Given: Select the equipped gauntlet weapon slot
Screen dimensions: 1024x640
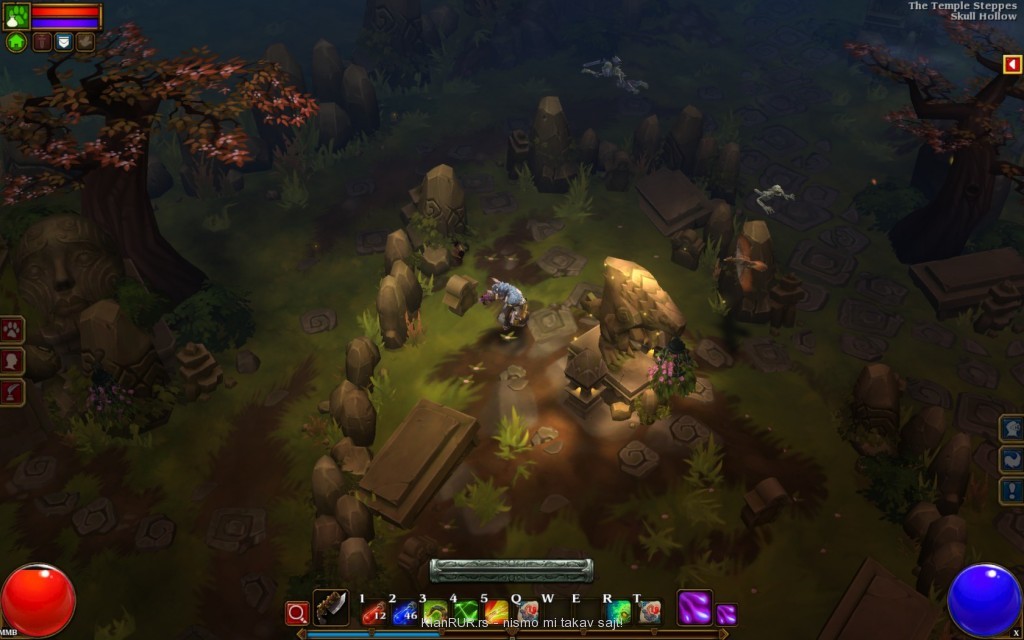Looking at the screenshot, I should (x=331, y=608).
